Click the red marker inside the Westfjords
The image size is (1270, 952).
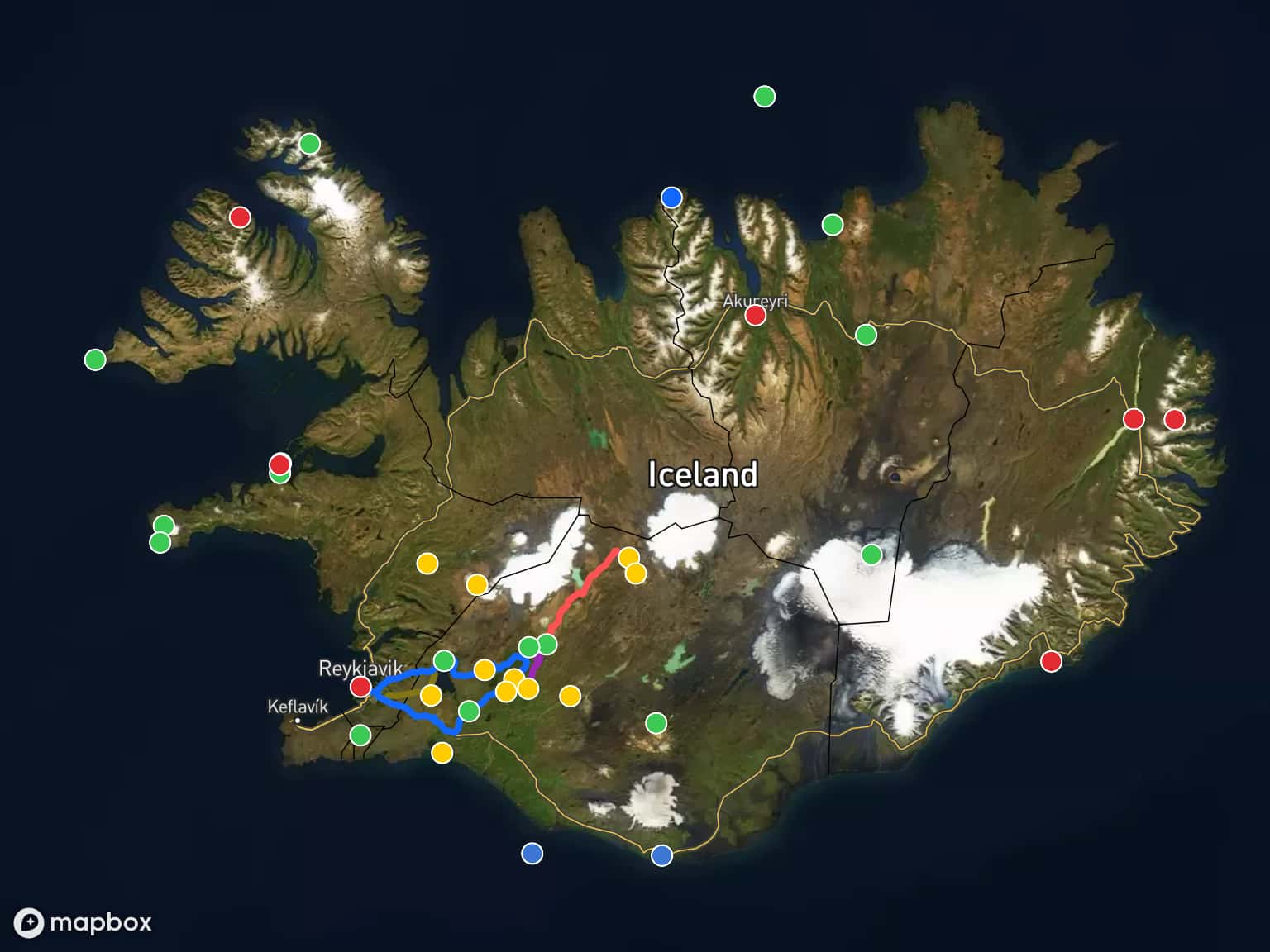pyautogui.click(x=240, y=217)
